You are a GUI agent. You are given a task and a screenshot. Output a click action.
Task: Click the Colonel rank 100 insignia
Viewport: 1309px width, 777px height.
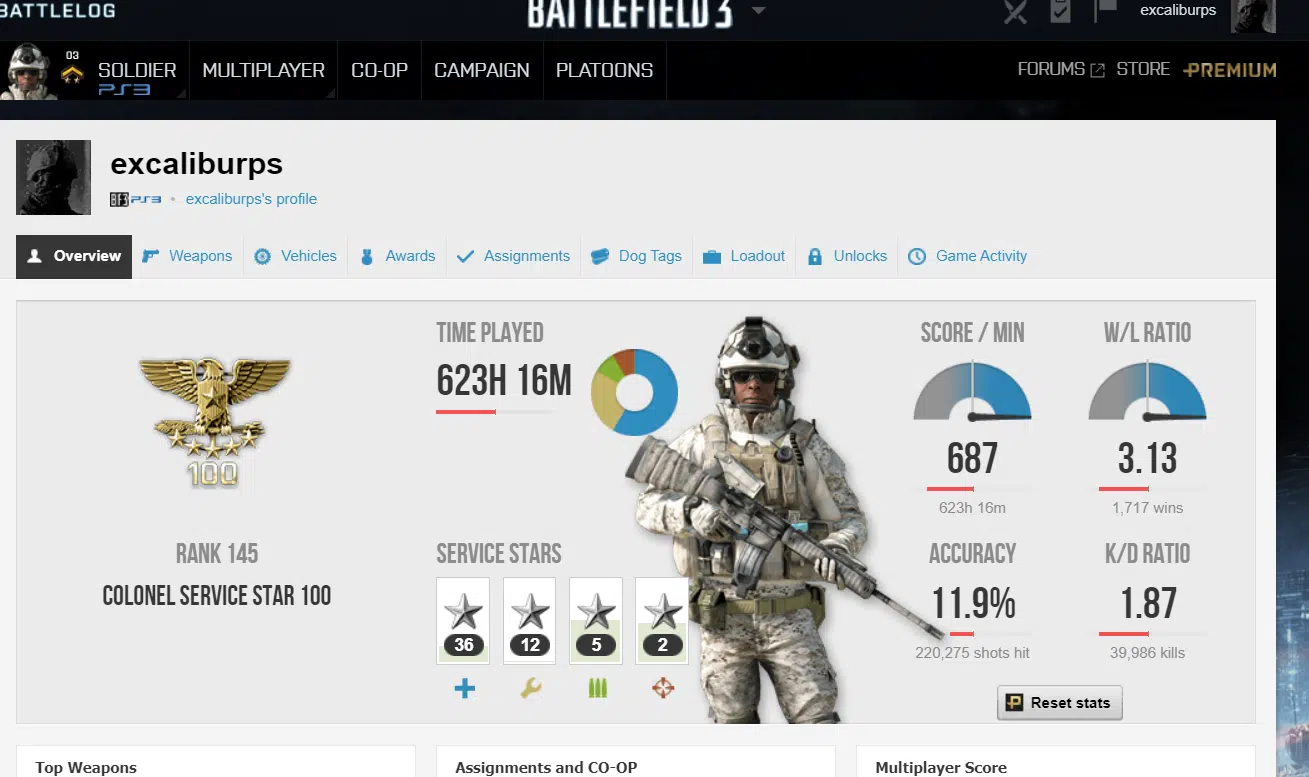click(216, 417)
